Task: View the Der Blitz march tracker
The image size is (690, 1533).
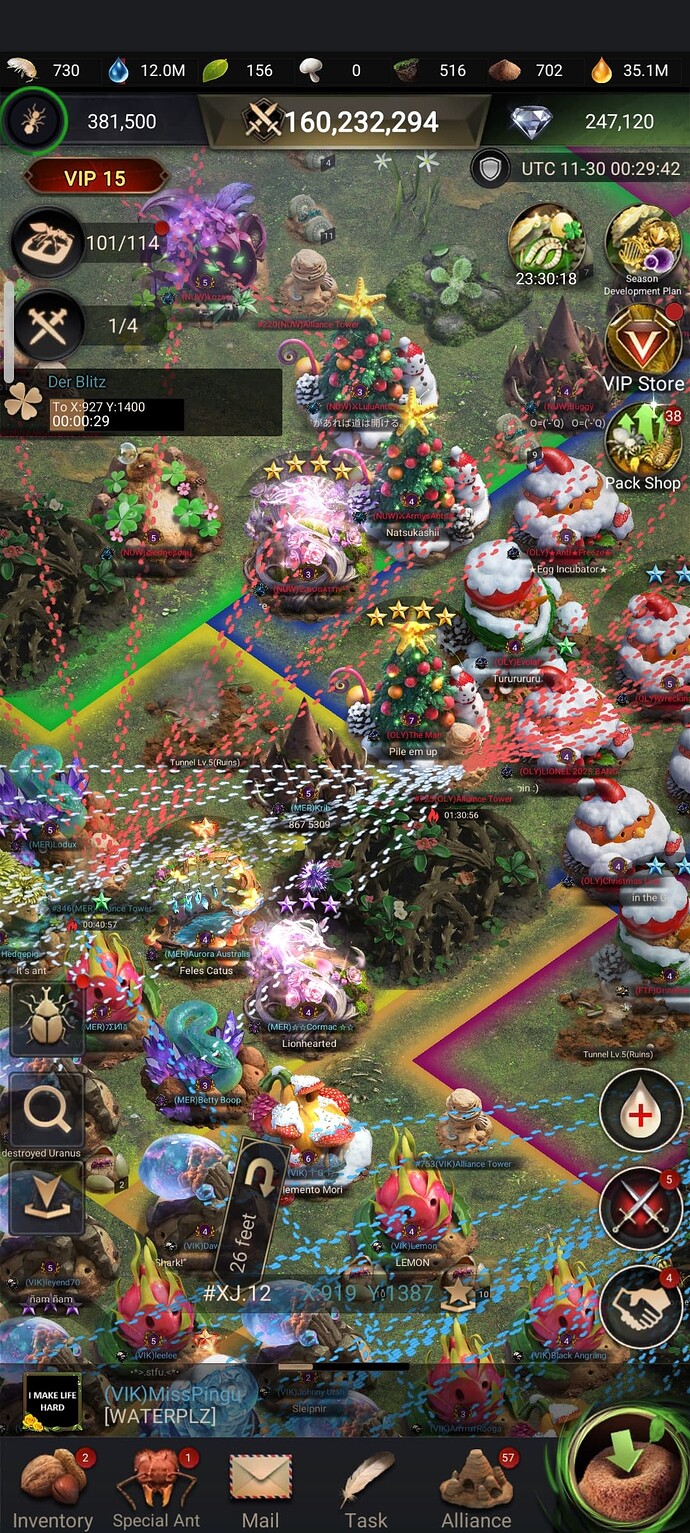Action: pos(140,402)
